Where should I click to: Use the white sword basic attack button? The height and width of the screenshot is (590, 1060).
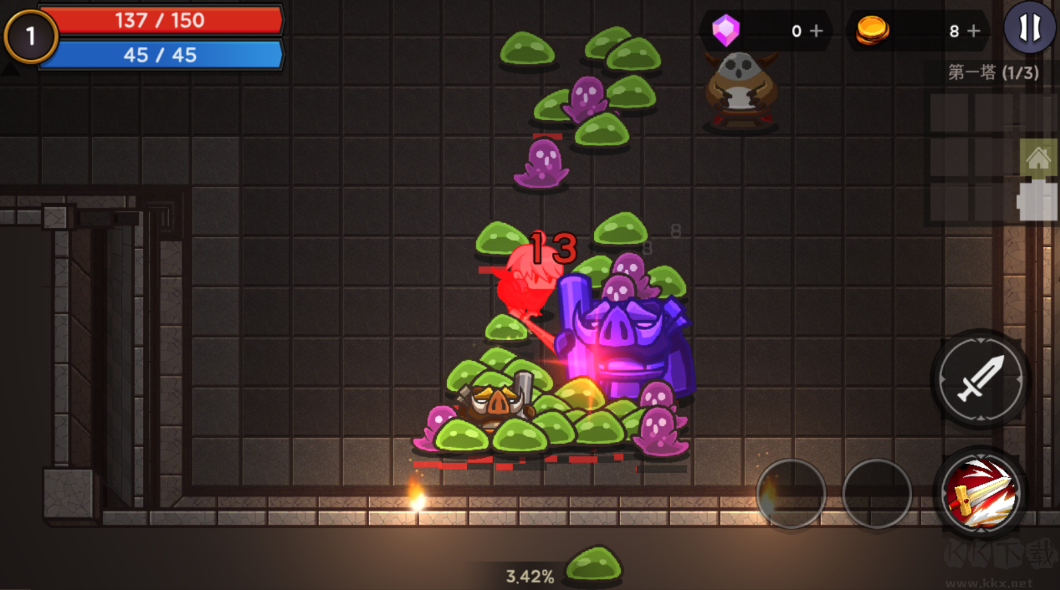(x=980, y=379)
